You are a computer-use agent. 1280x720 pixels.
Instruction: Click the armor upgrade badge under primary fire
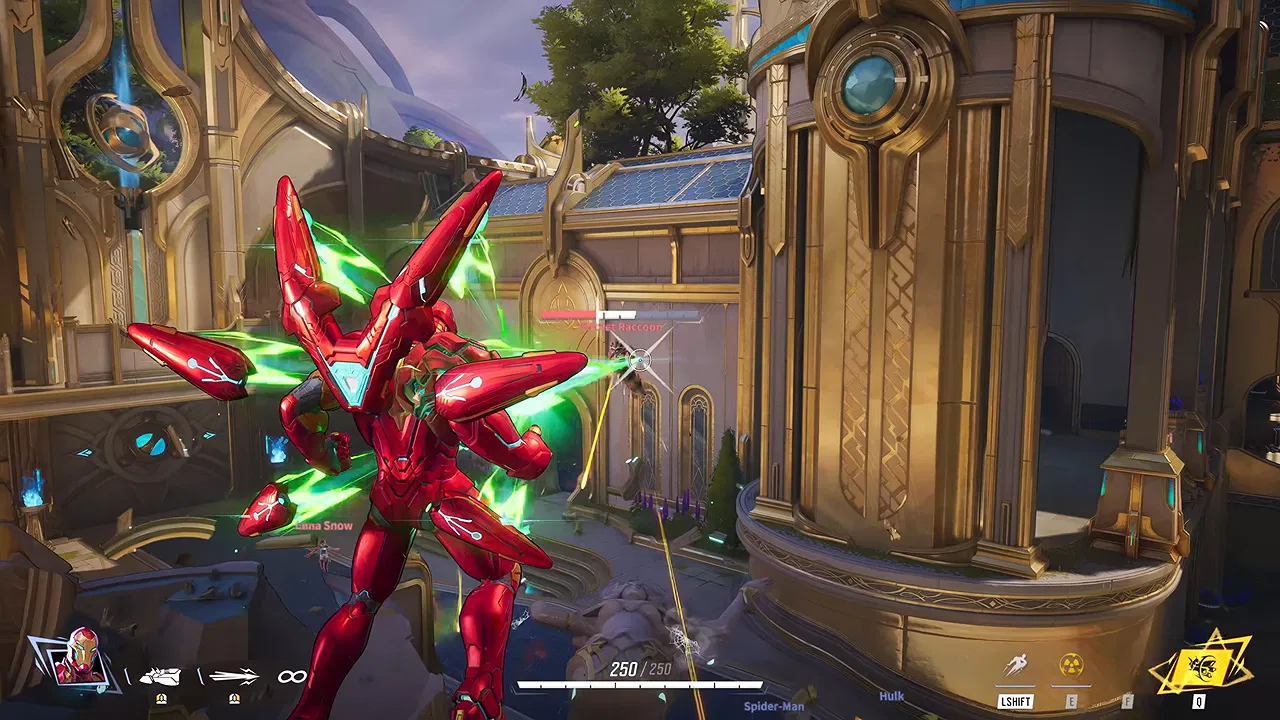pos(163,698)
